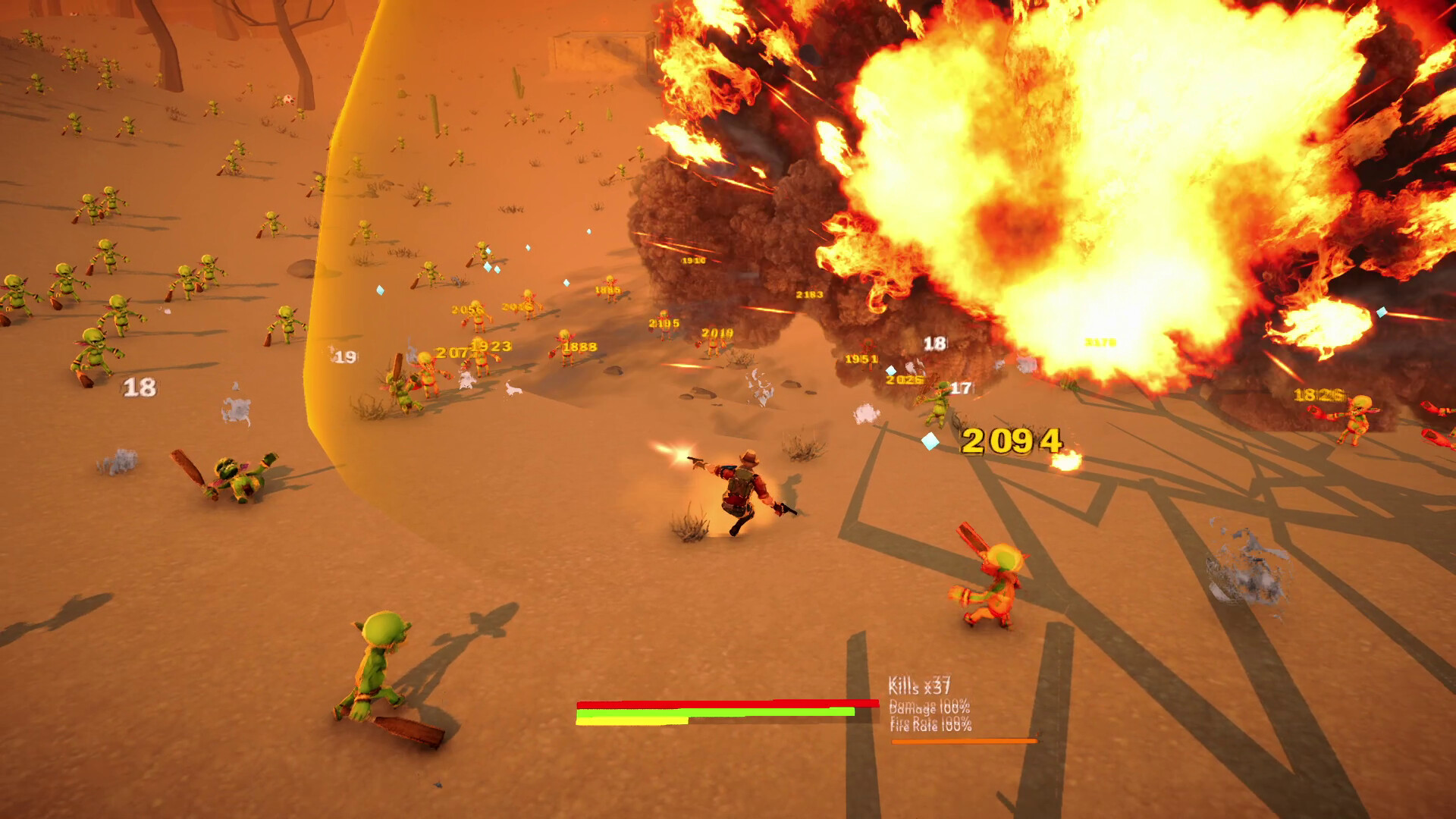Select the Fire Rate 100% stat label
The image size is (1456, 819).
(x=929, y=725)
